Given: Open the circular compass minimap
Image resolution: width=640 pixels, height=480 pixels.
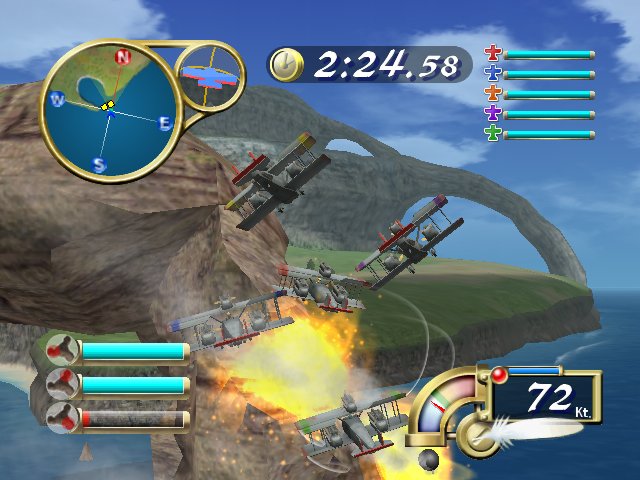Looking at the screenshot, I should click(x=111, y=110).
